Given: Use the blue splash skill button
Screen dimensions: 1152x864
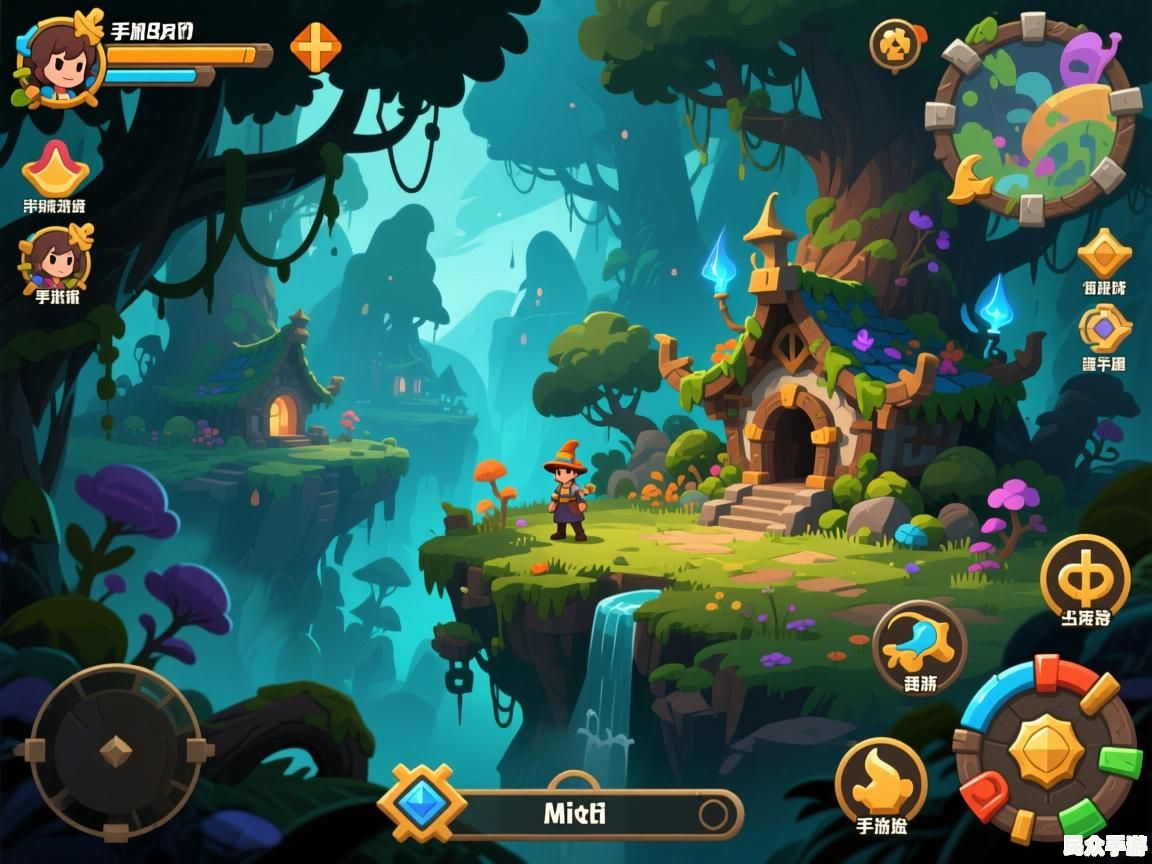Looking at the screenshot, I should 919,645.
